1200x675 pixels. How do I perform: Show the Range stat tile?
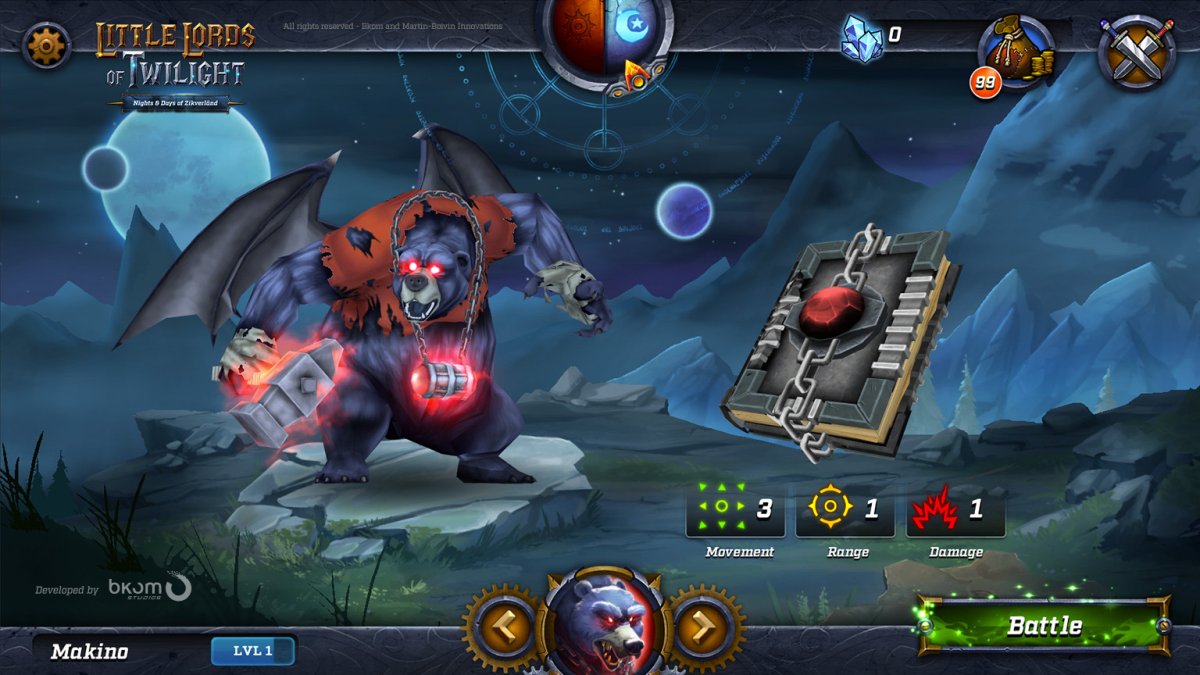[845, 510]
